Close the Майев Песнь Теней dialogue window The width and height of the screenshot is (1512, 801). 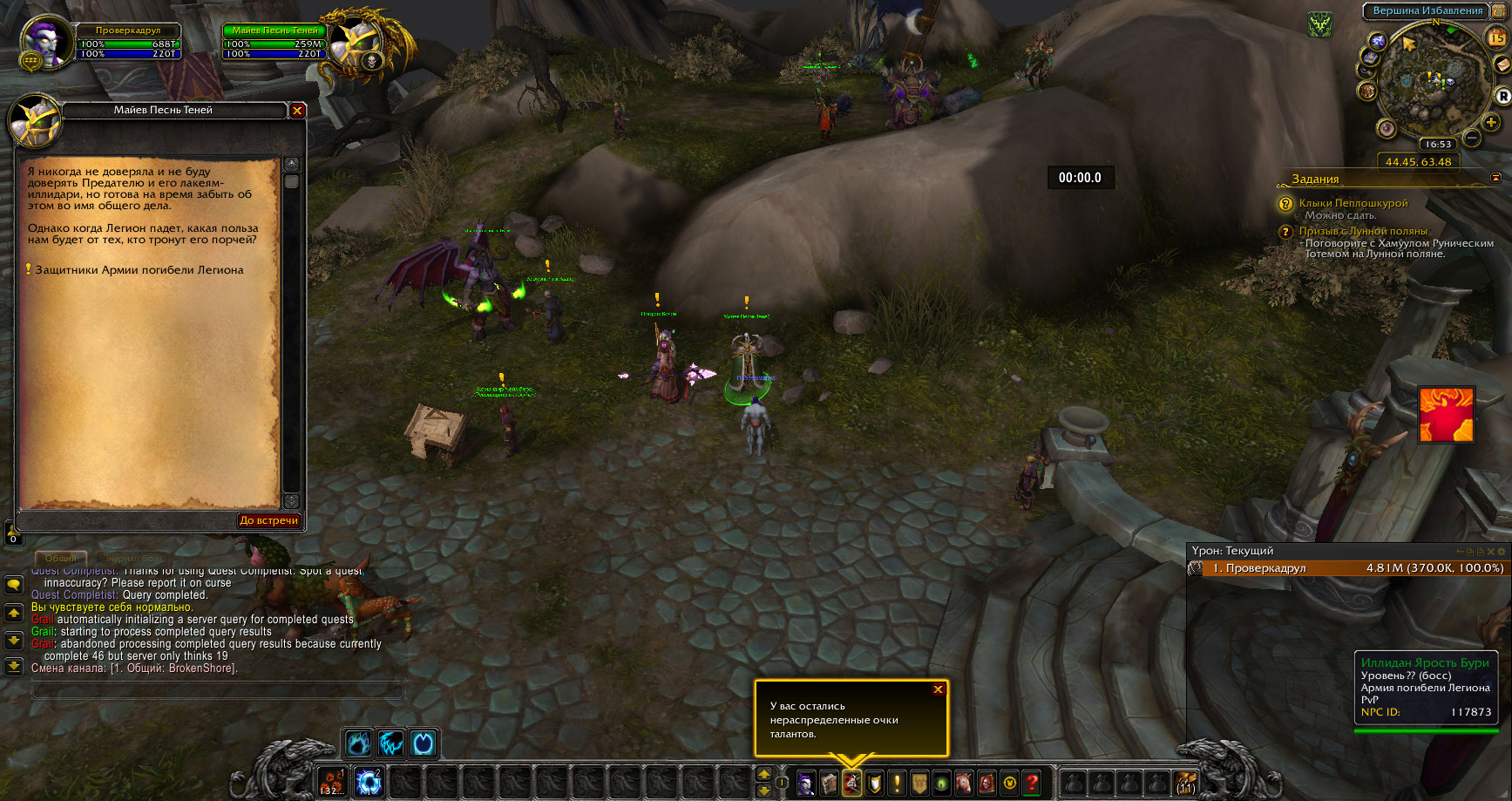(x=297, y=111)
